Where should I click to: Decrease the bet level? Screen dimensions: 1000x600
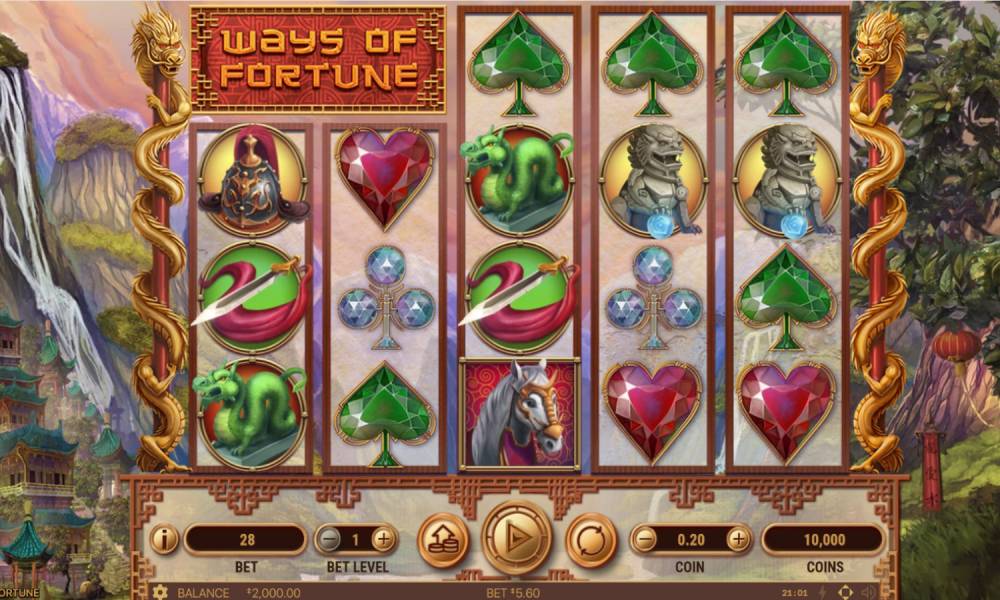point(327,539)
